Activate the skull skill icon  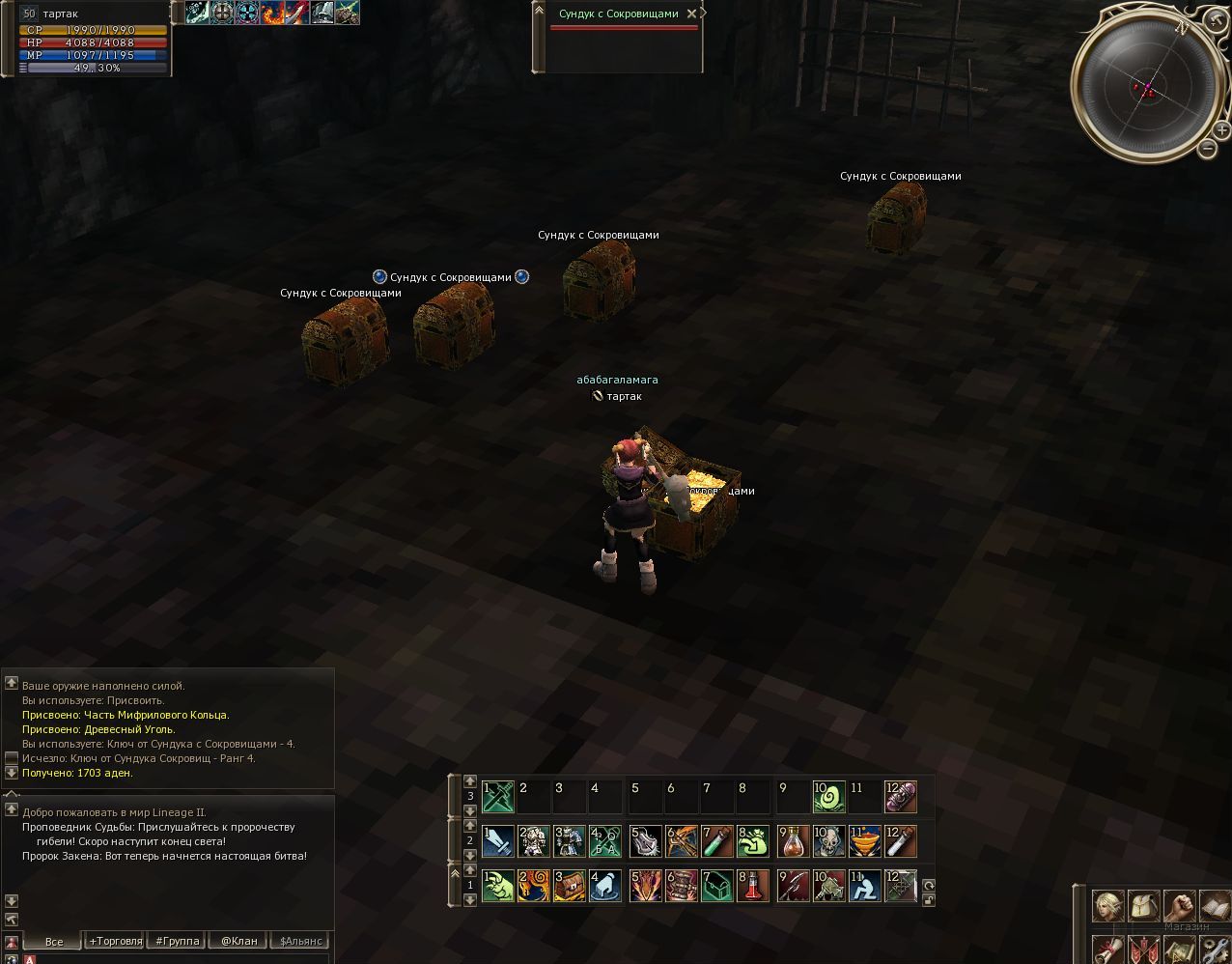point(829,841)
